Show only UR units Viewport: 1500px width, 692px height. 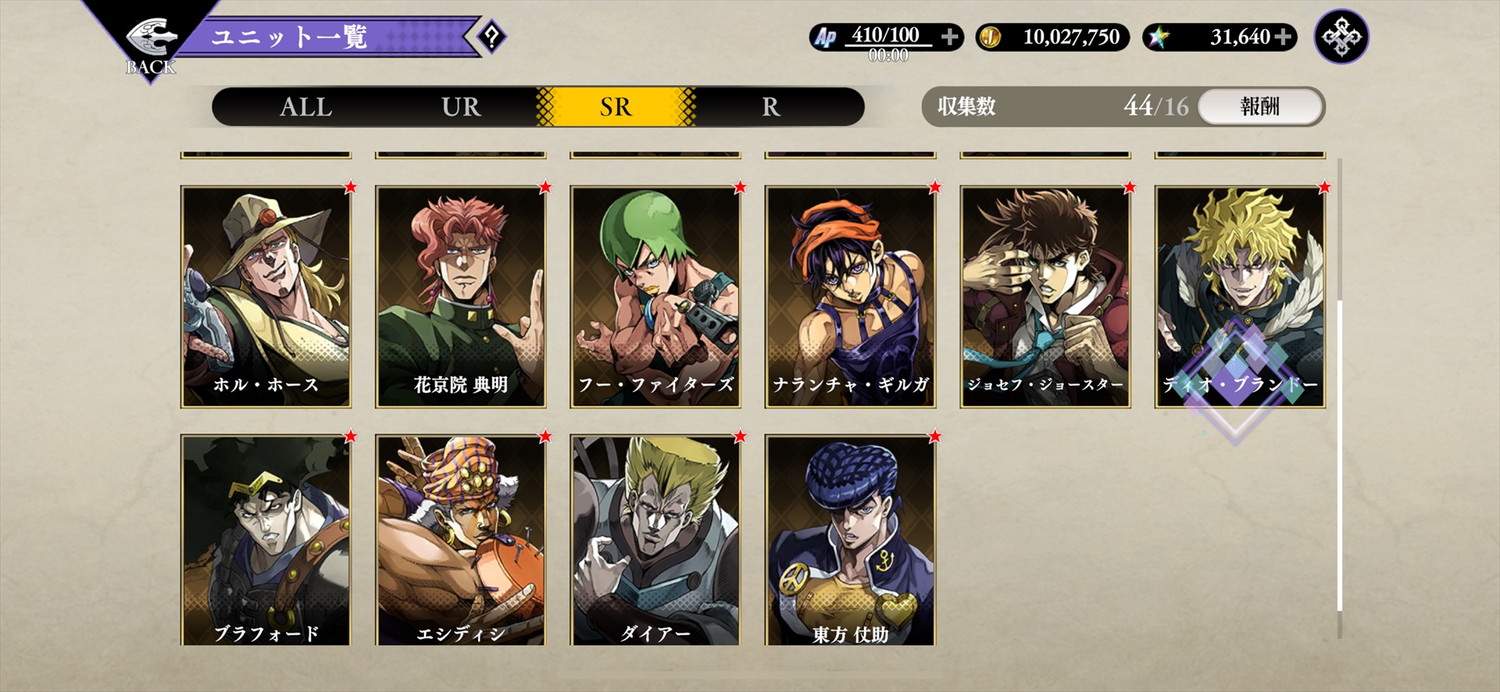click(461, 107)
